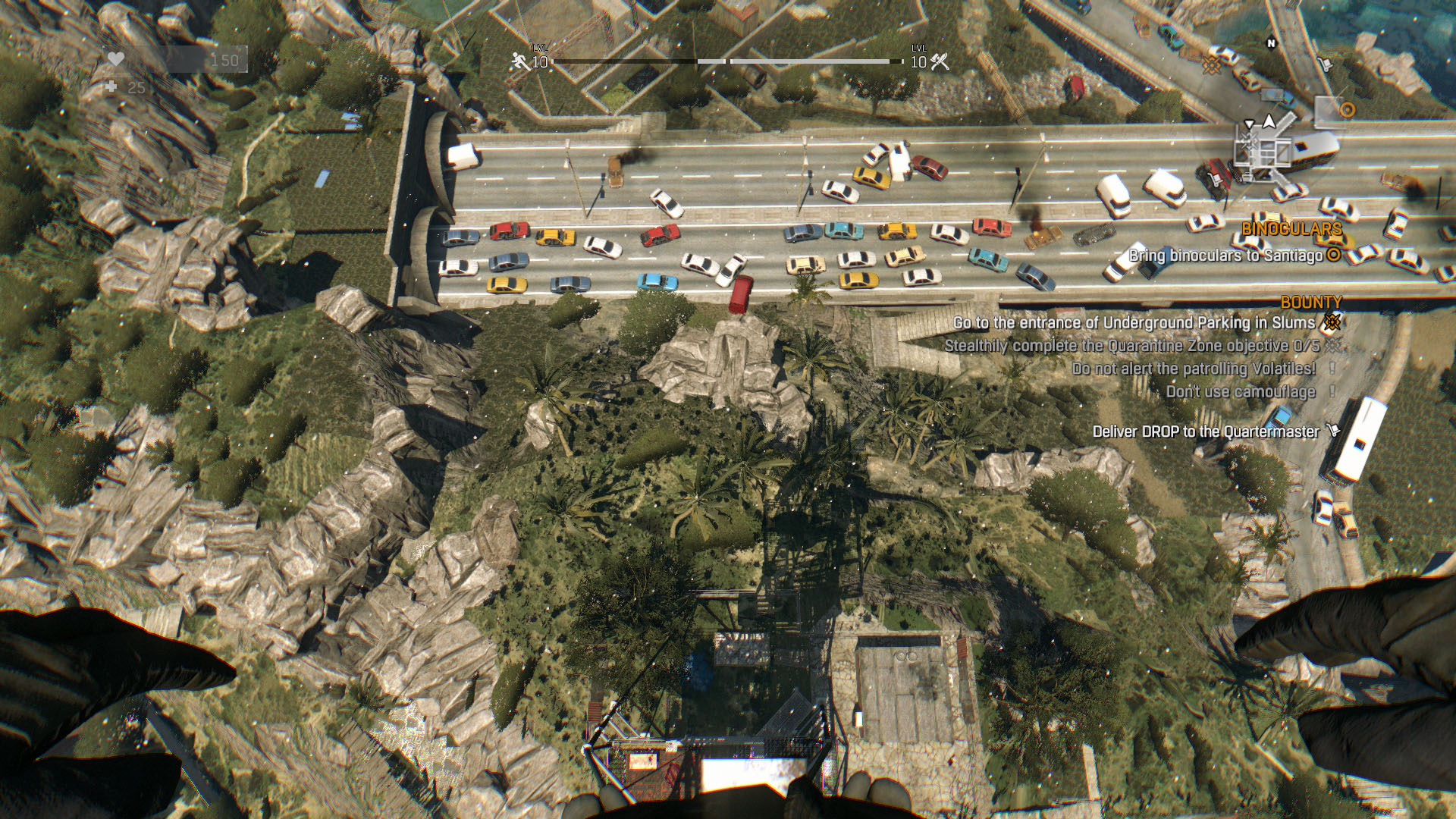Select the medkit plus icon

coord(111,87)
